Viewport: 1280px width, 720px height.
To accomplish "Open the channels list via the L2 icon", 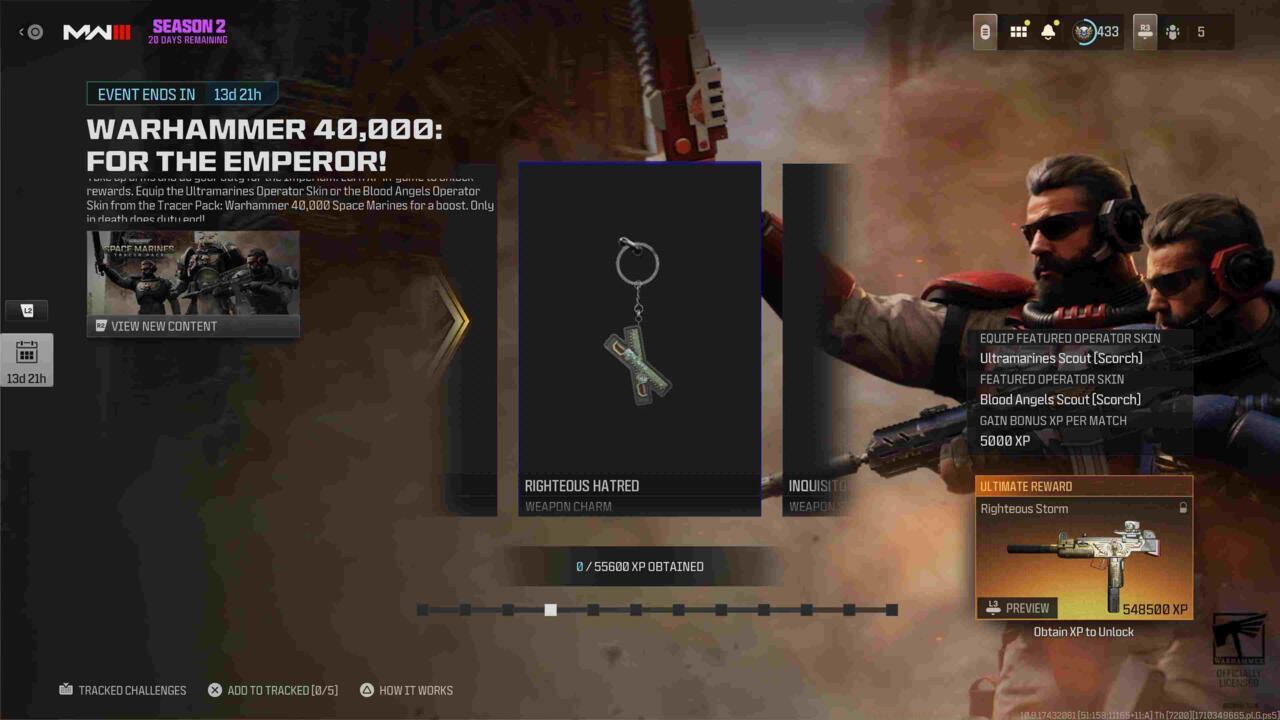I will (27, 310).
